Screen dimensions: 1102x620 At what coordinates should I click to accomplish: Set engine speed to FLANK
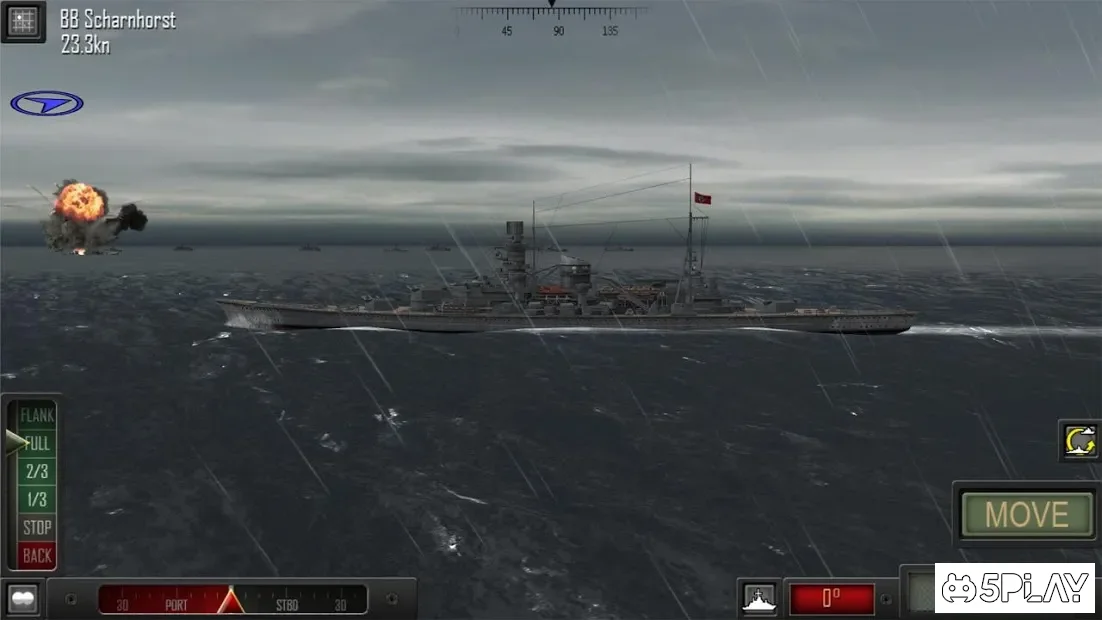click(37, 415)
